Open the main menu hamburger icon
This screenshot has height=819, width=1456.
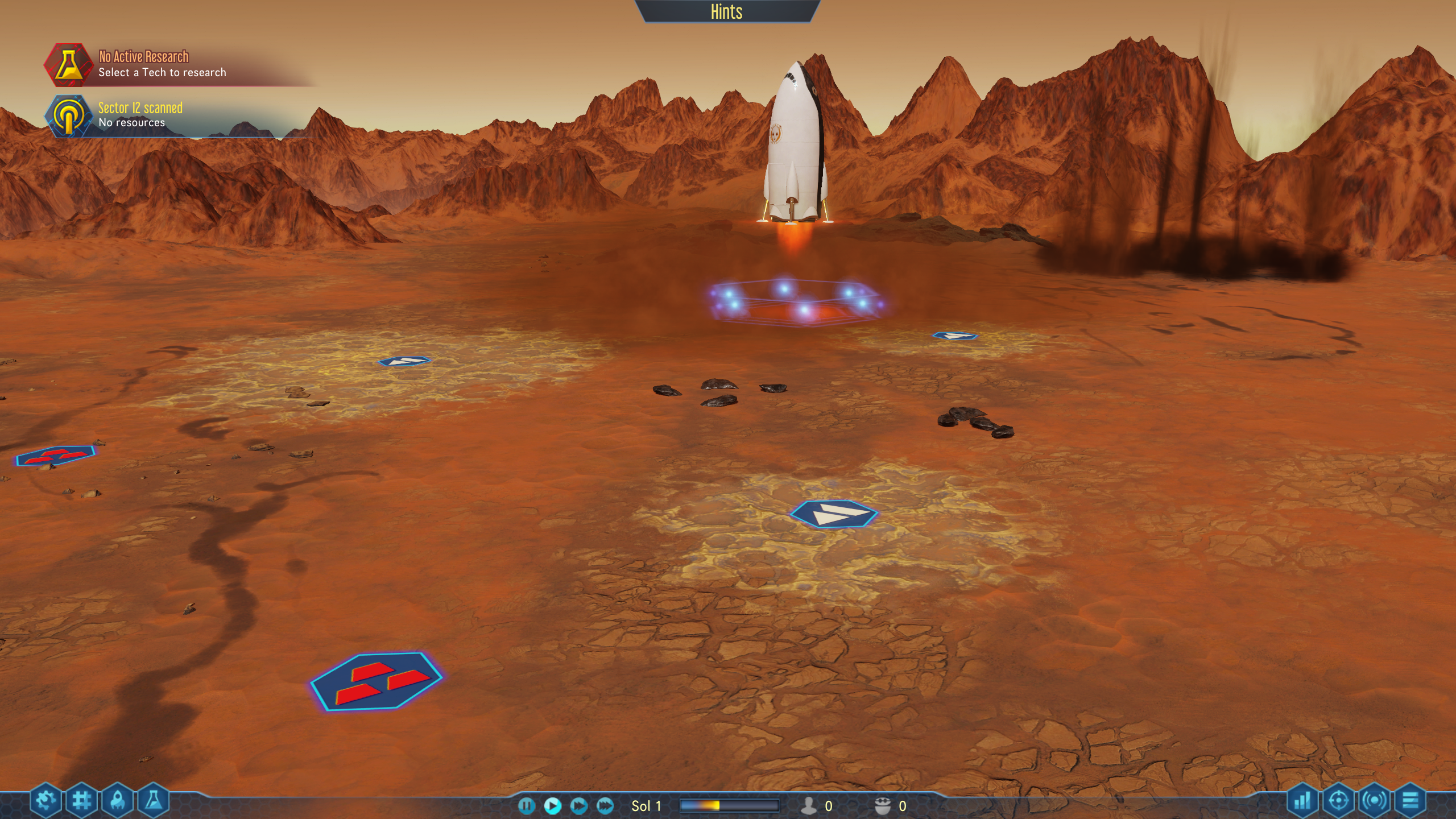point(1410,801)
